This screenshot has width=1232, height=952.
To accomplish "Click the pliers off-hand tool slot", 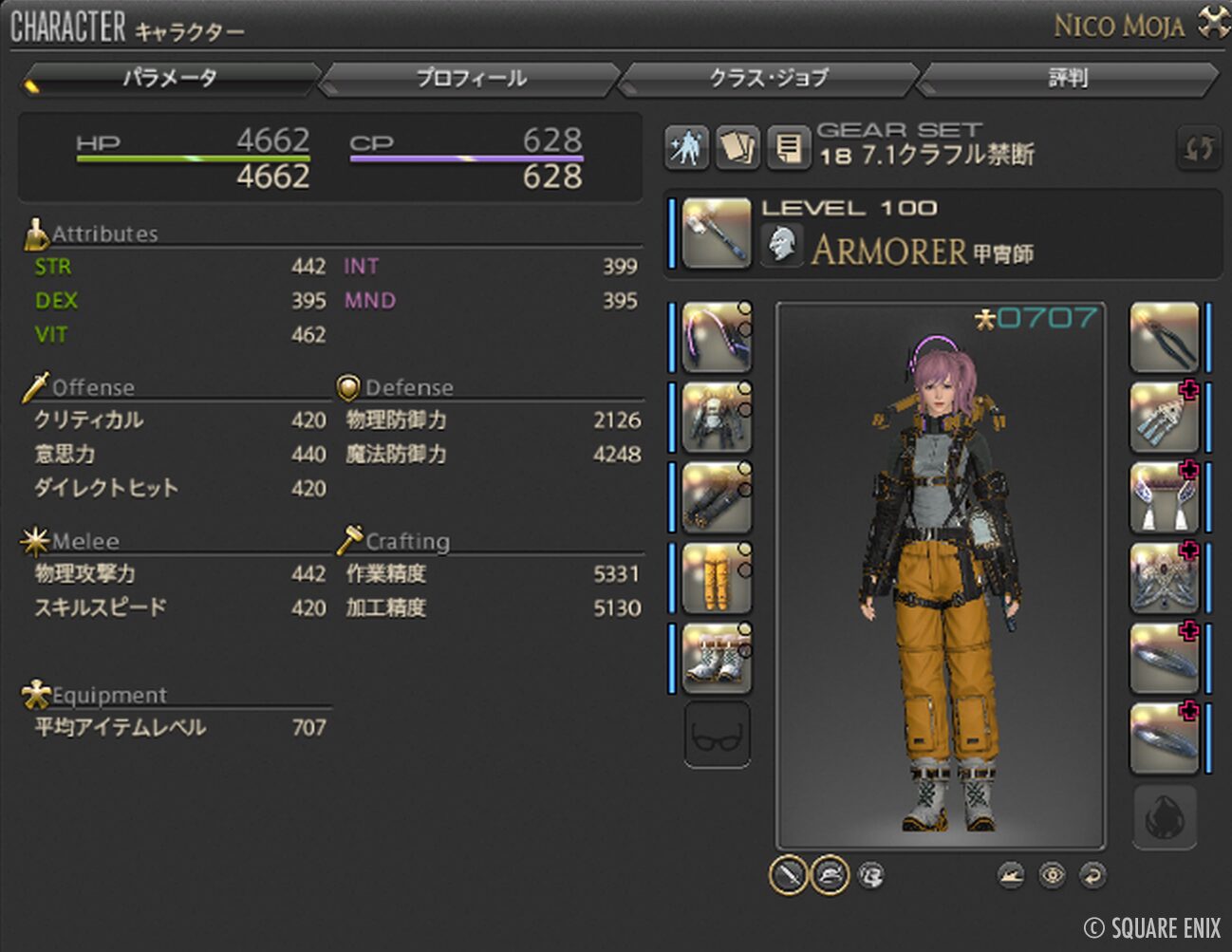I will pyautogui.click(x=1164, y=337).
